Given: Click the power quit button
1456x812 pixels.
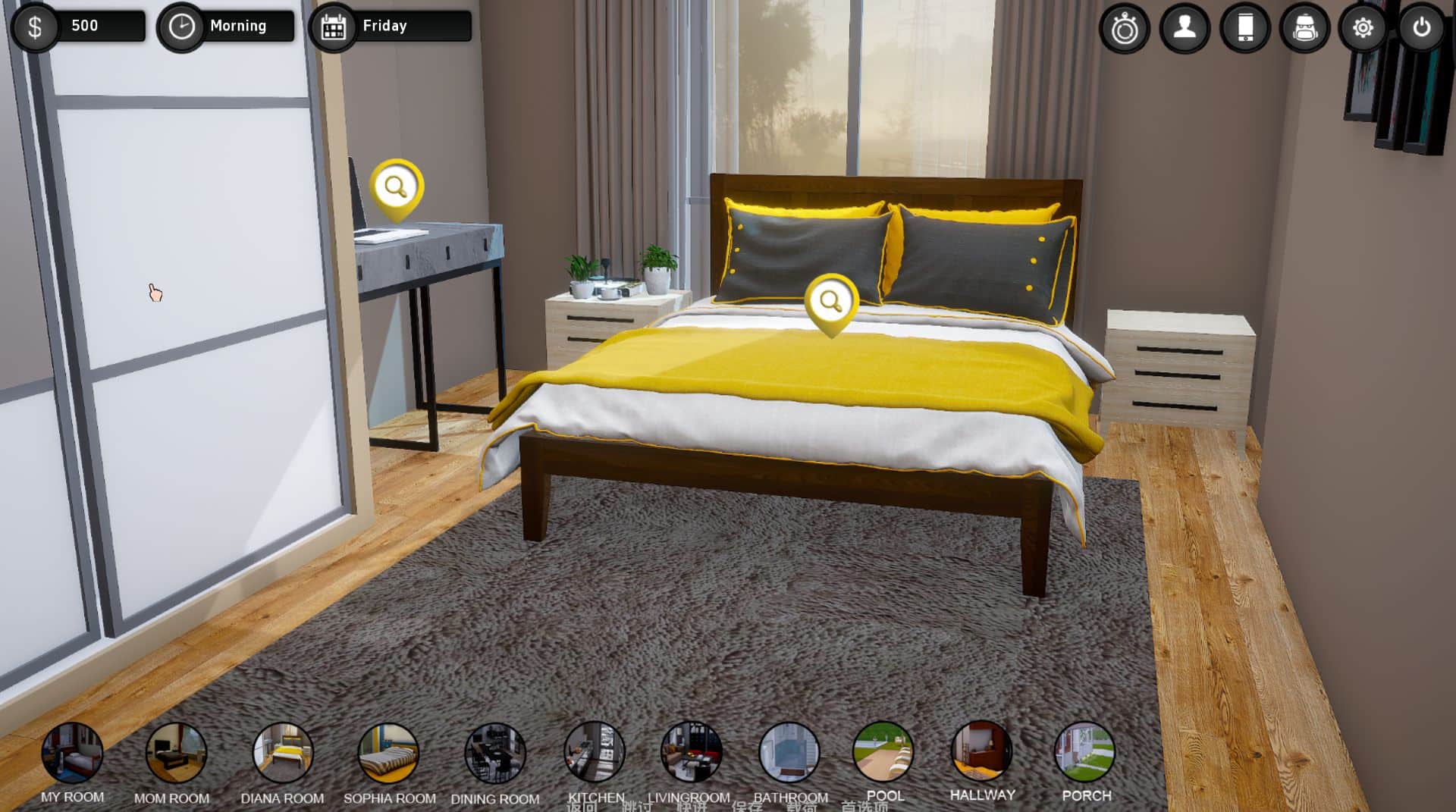Looking at the screenshot, I should [x=1421, y=29].
